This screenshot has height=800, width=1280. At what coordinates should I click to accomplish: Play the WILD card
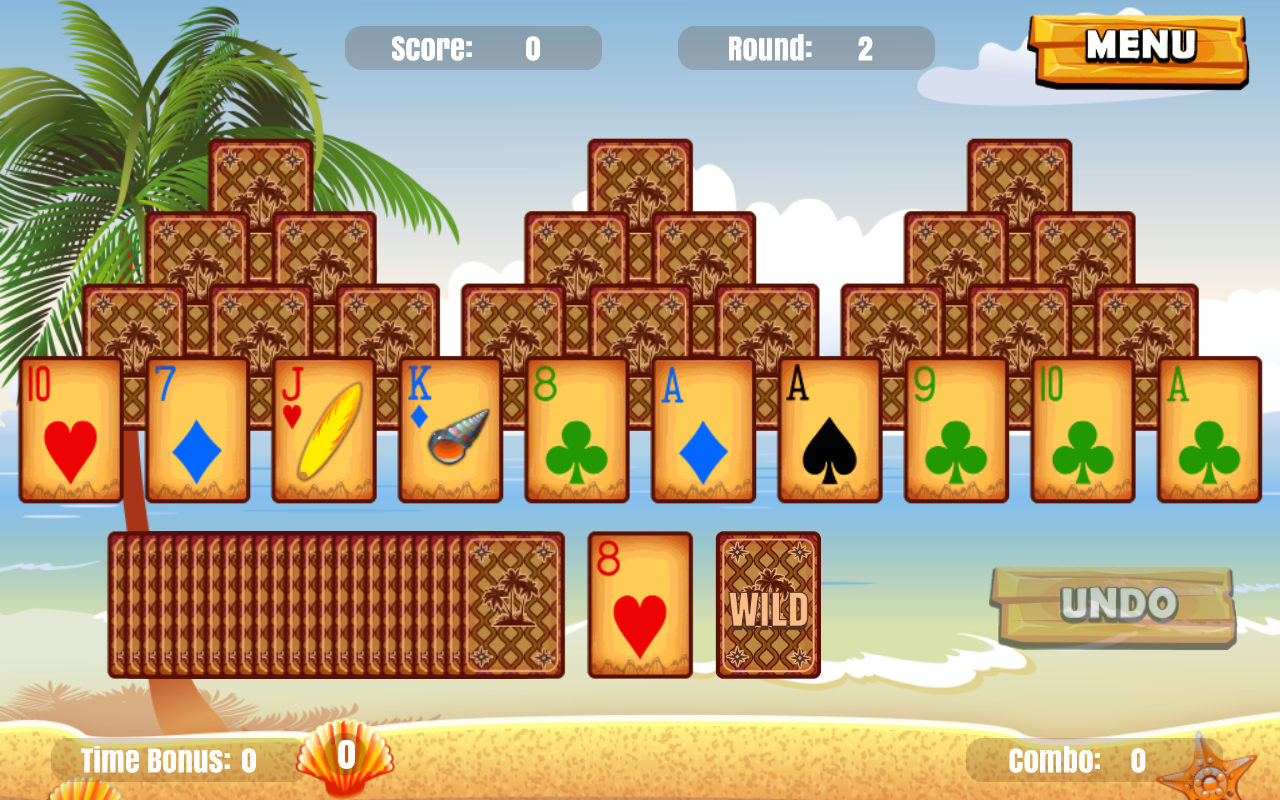click(x=766, y=605)
